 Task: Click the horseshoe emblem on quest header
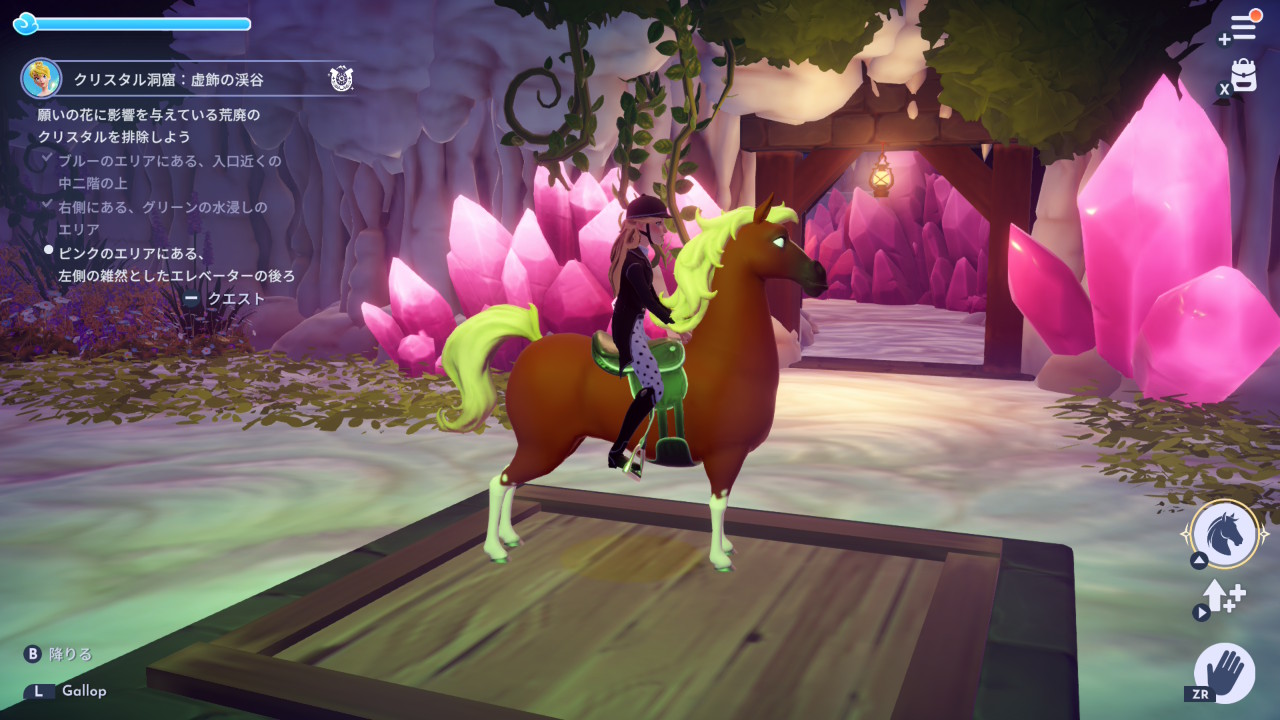click(341, 78)
